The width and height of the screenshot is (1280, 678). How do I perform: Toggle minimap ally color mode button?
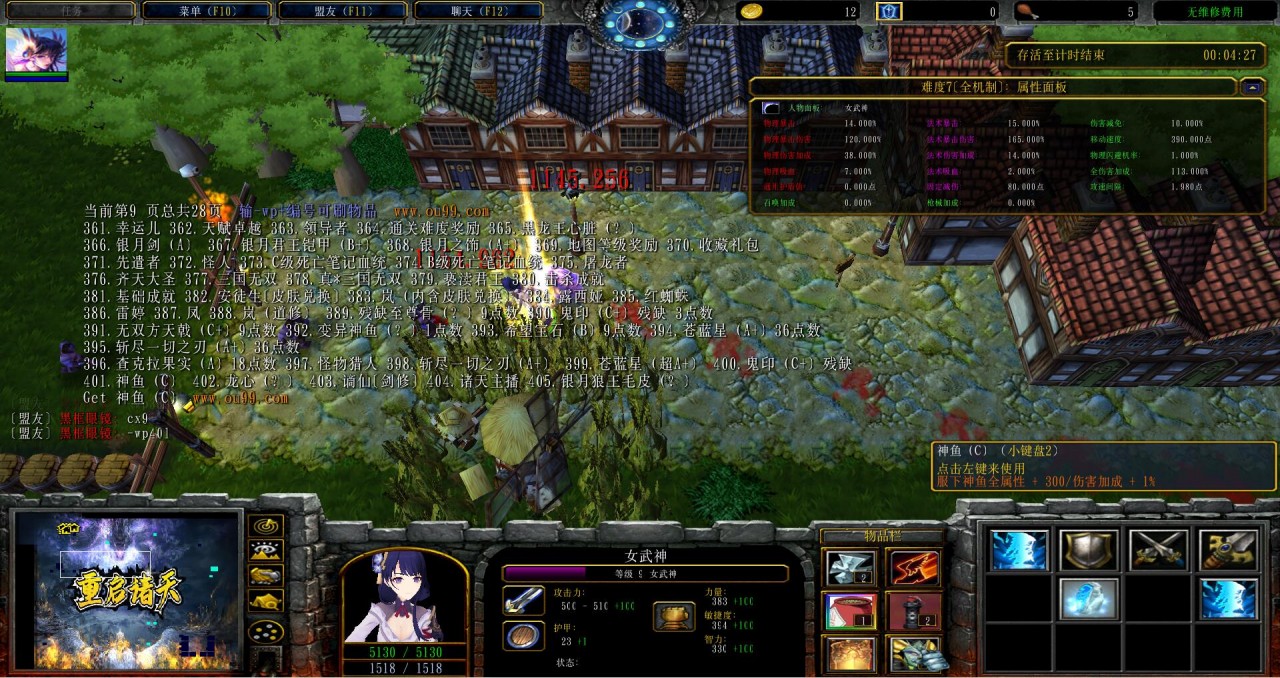(265, 576)
